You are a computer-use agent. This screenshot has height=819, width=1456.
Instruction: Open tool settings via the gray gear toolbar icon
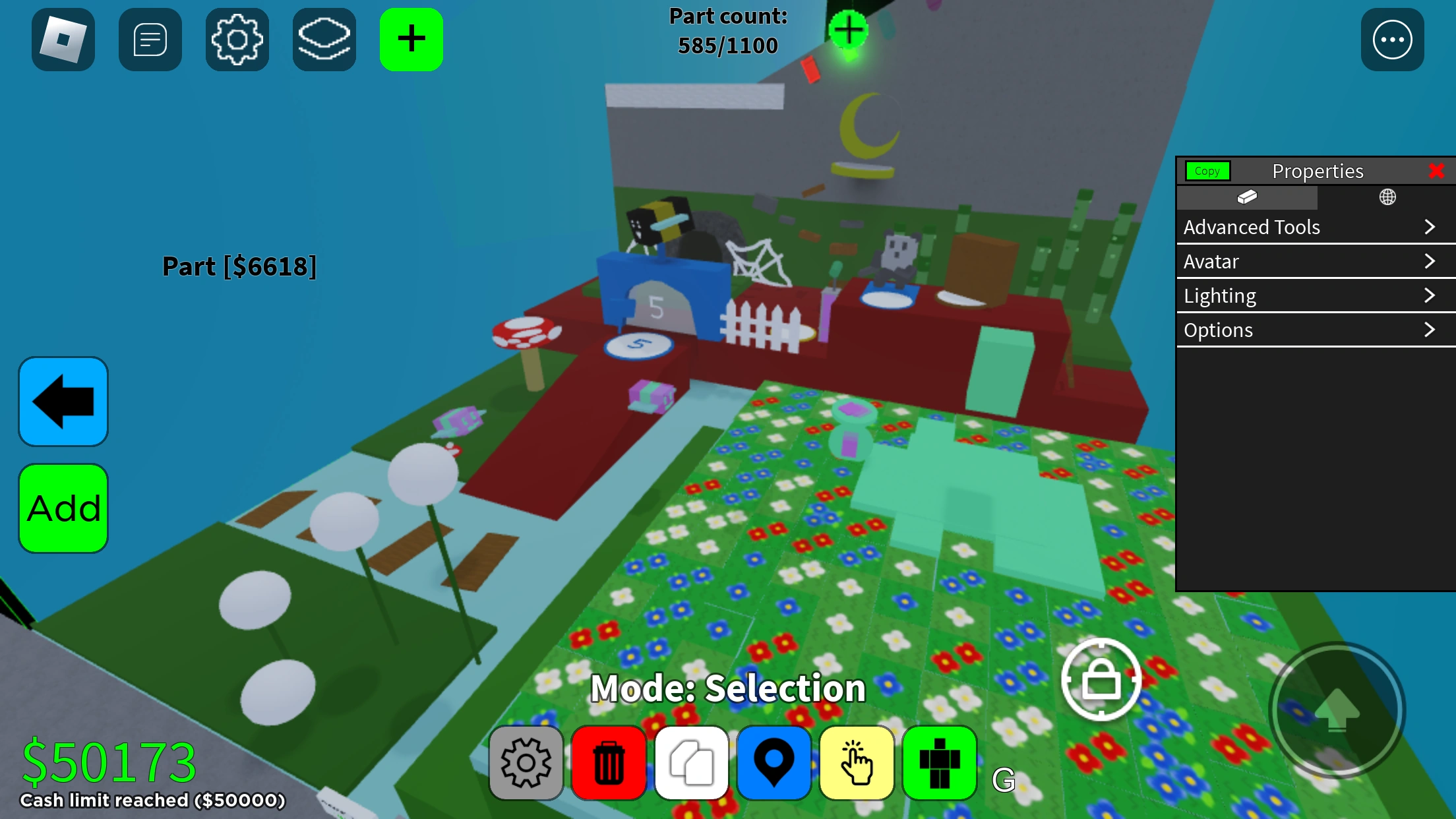(x=526, y=762)
